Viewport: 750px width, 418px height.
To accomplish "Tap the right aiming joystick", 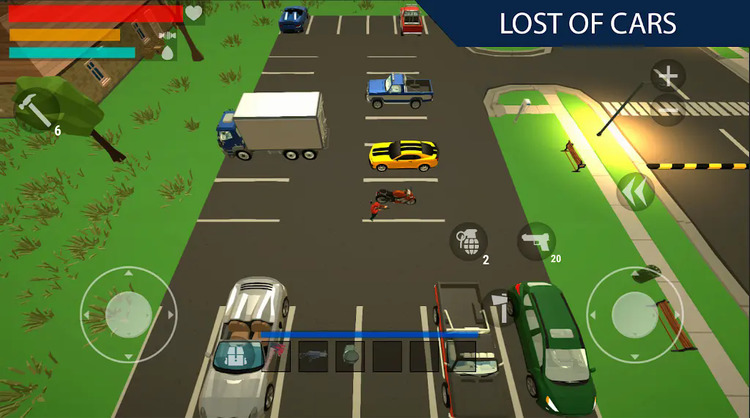I will [x=635, y=314].
